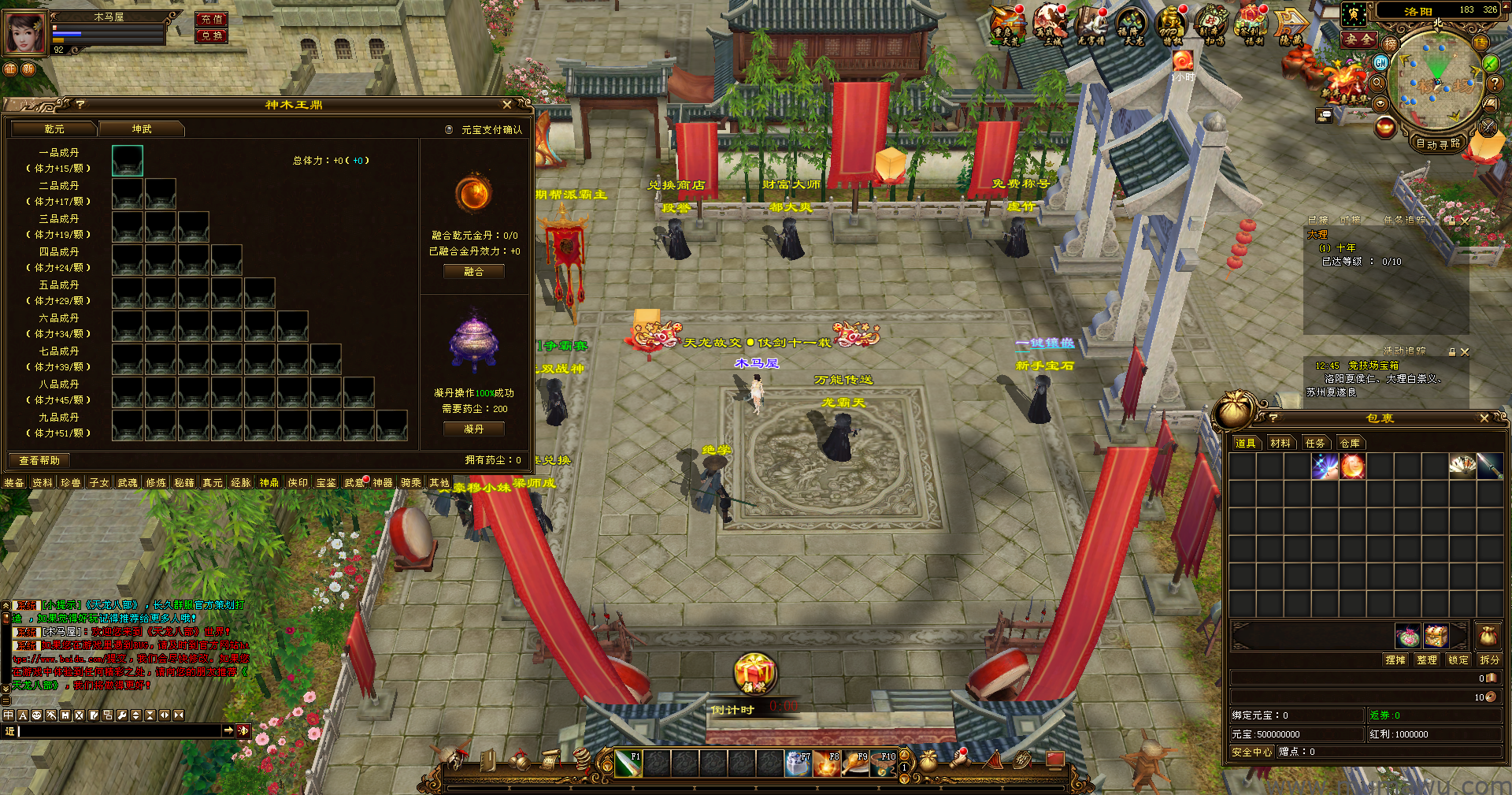This screenshot has height=795, width=1512.
Task: Open the 骑乘 tab
Action: pos(410,483)
